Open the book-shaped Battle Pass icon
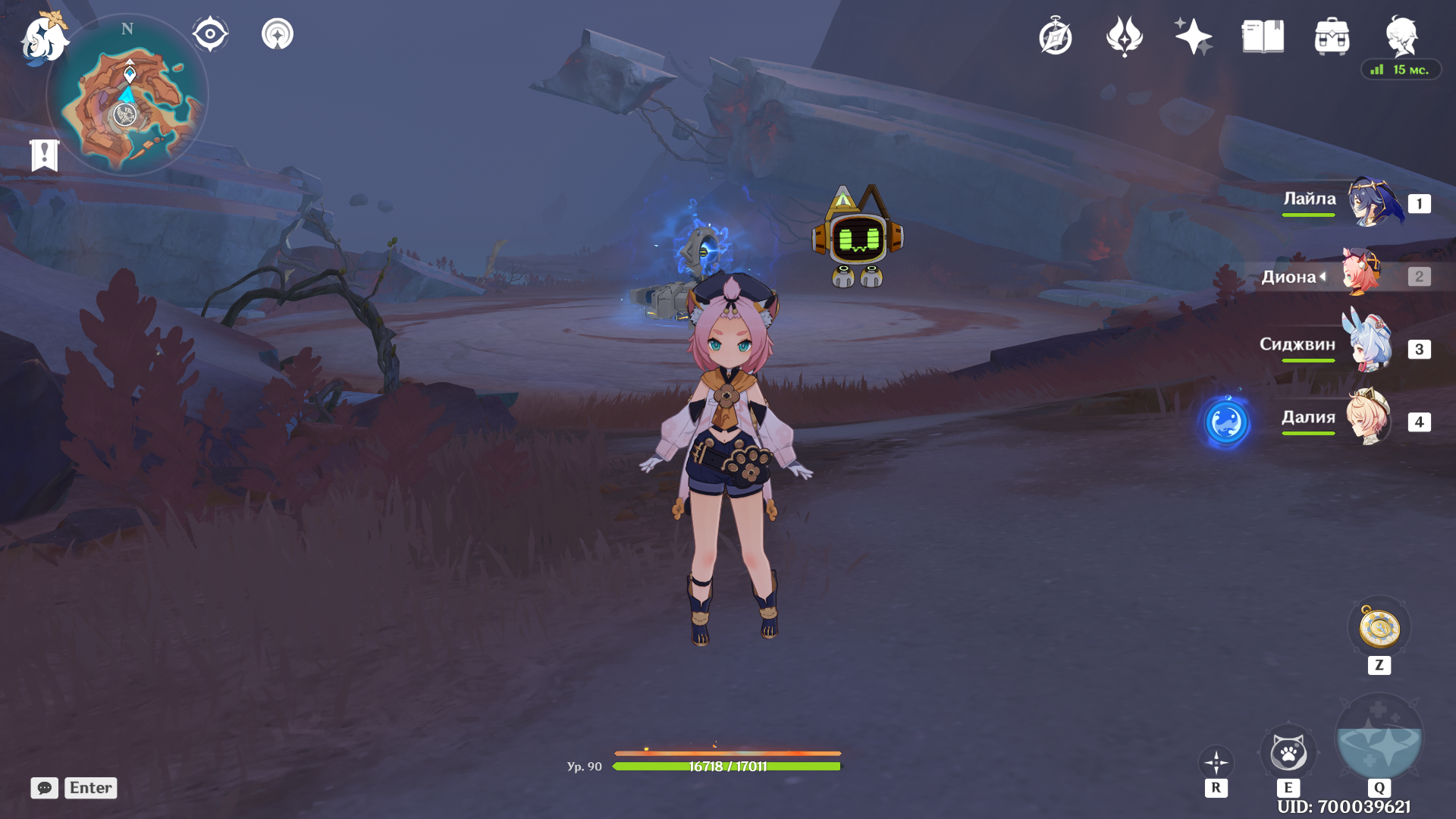 [1263, 36]
